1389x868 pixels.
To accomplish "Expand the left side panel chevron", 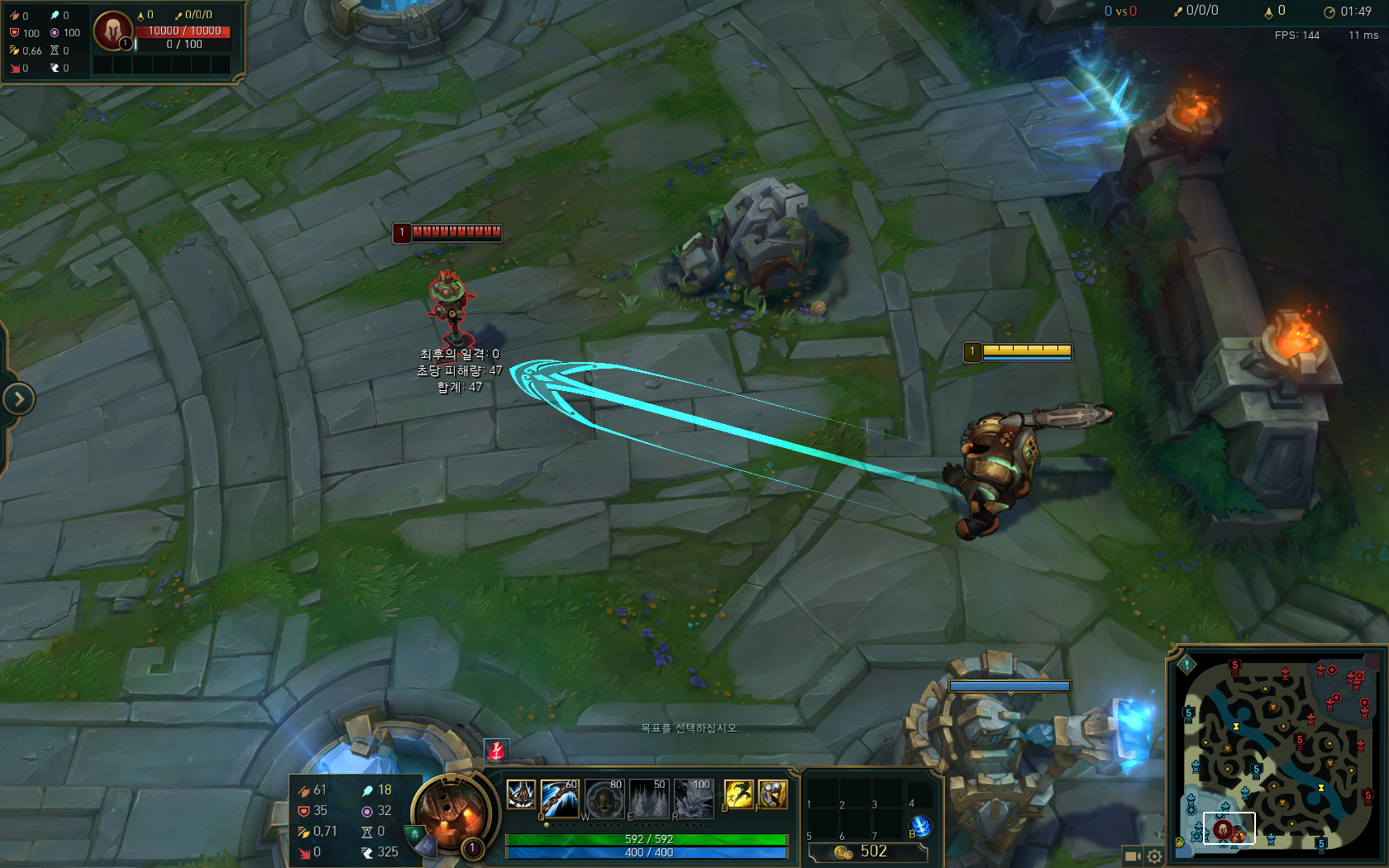I will pos(17,399).
